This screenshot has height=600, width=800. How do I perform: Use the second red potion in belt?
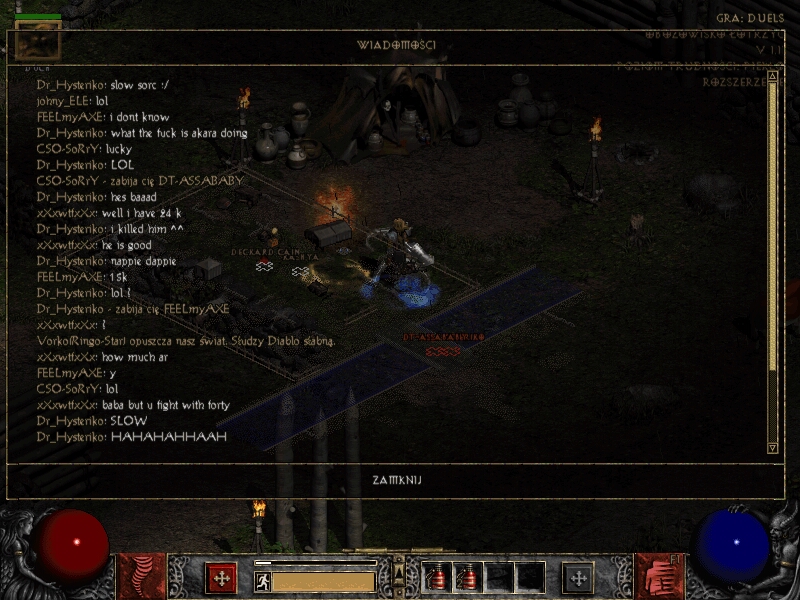click(x=468, y=577)
